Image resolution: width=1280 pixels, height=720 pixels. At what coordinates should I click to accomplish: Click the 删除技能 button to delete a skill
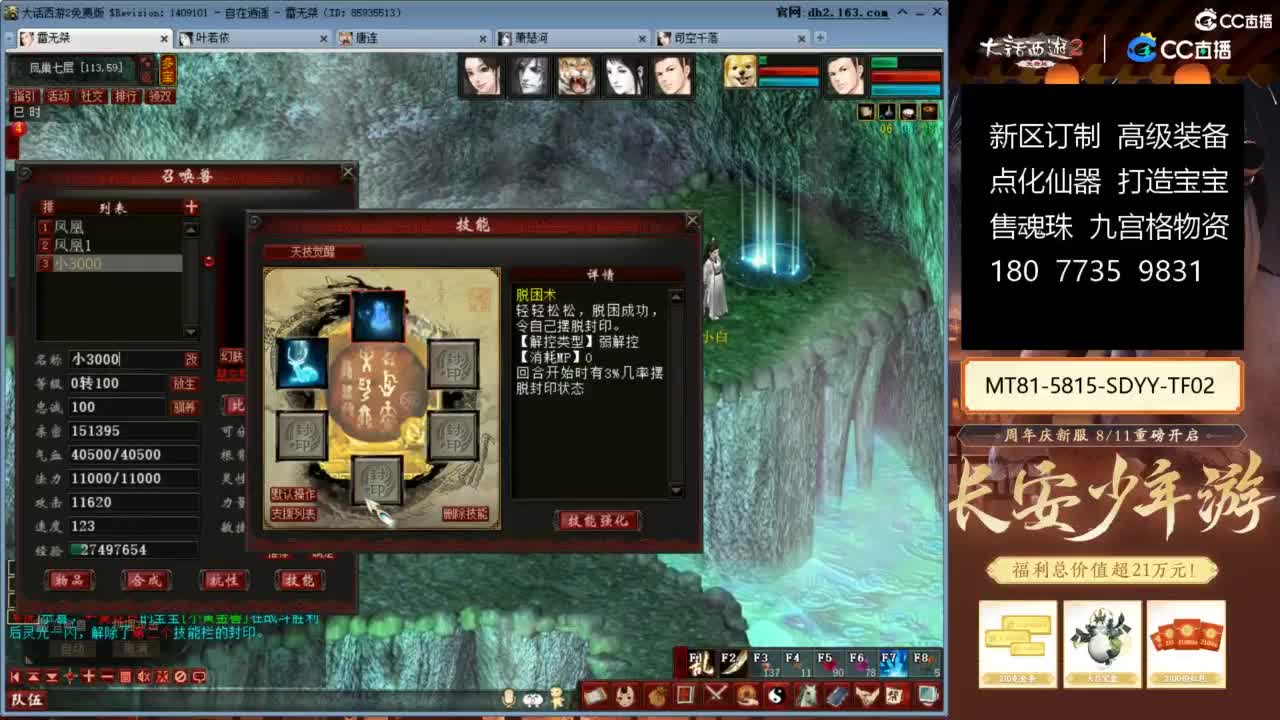(x=465, y=512)
